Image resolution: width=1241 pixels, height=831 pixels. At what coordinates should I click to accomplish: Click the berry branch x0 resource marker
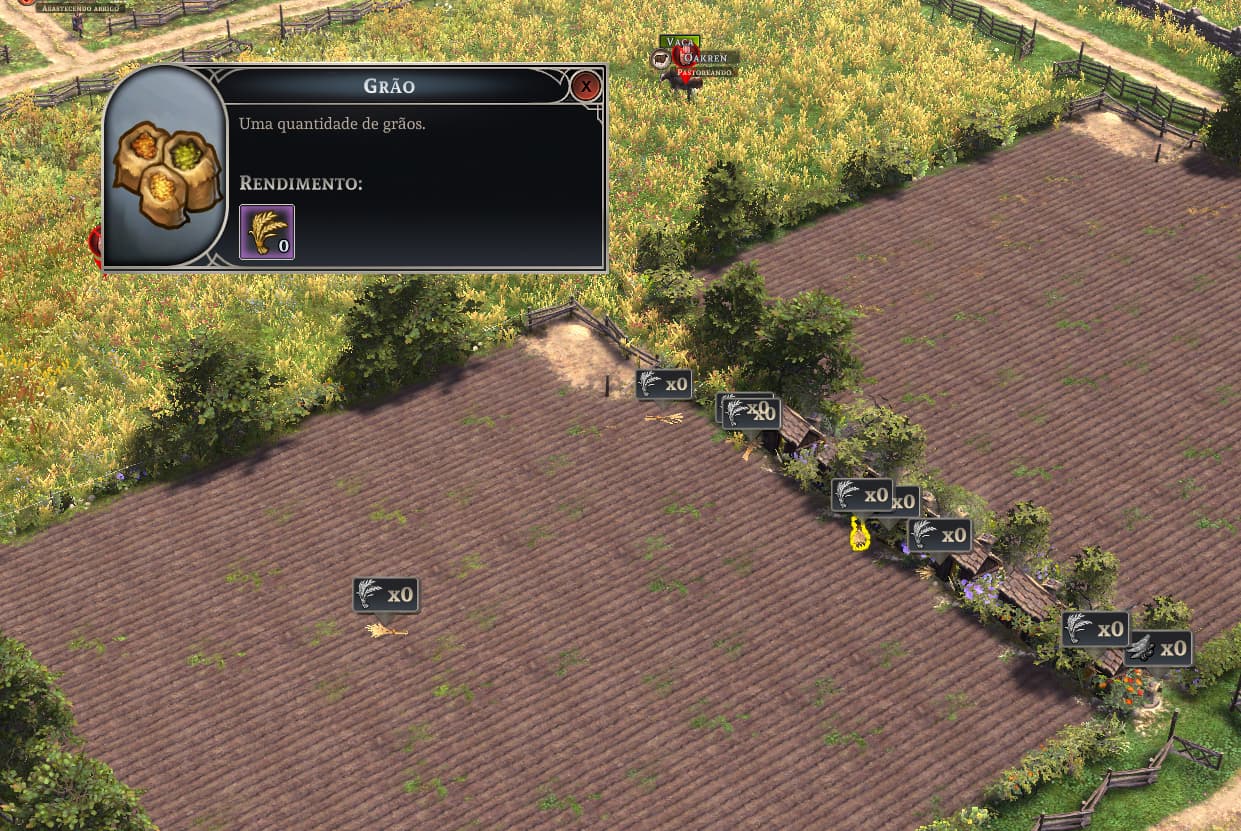pyautogui.click(x=1158, y=648)
